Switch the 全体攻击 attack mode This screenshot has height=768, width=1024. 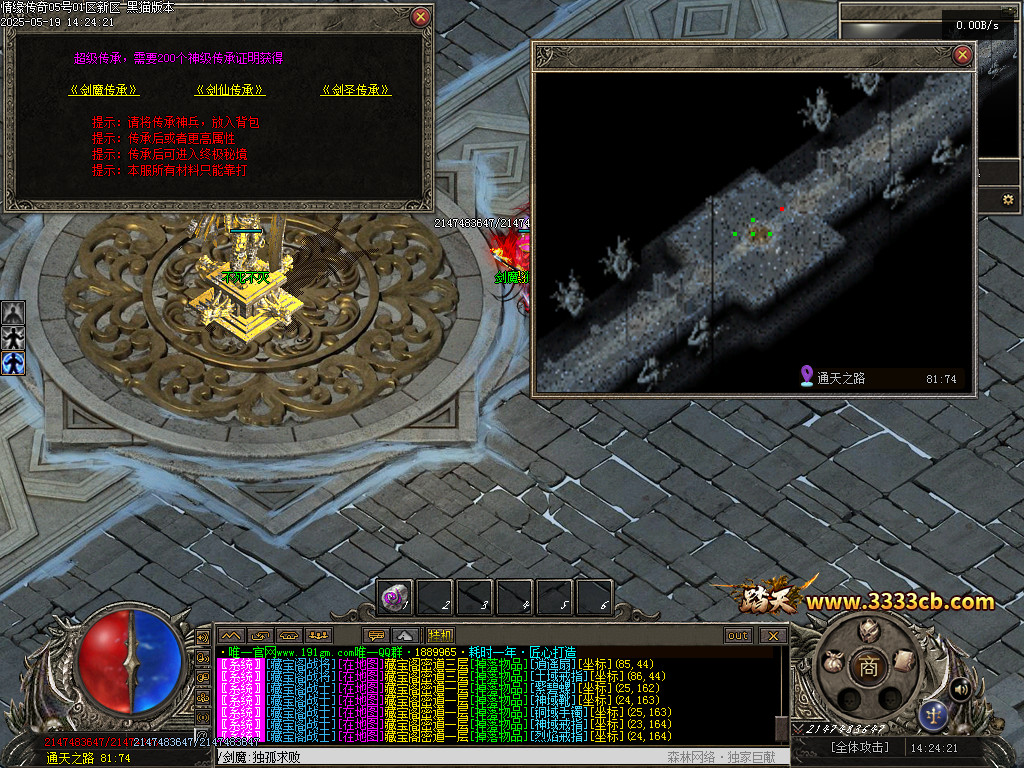coord(859,747)
